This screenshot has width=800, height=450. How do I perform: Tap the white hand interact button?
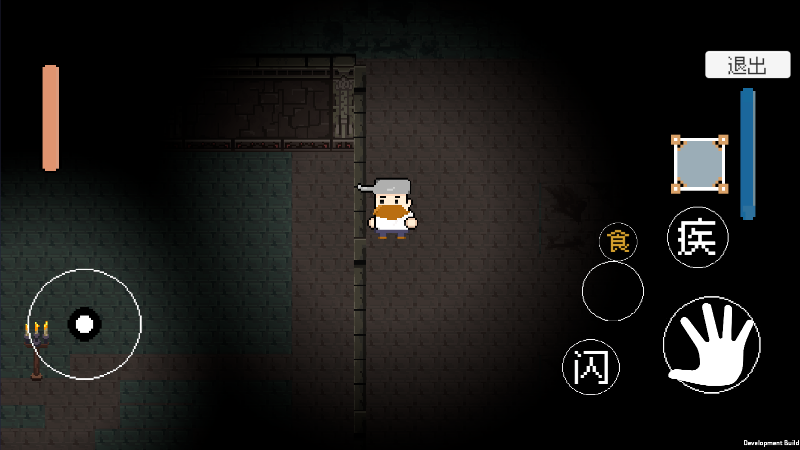[x=711, y=344]
